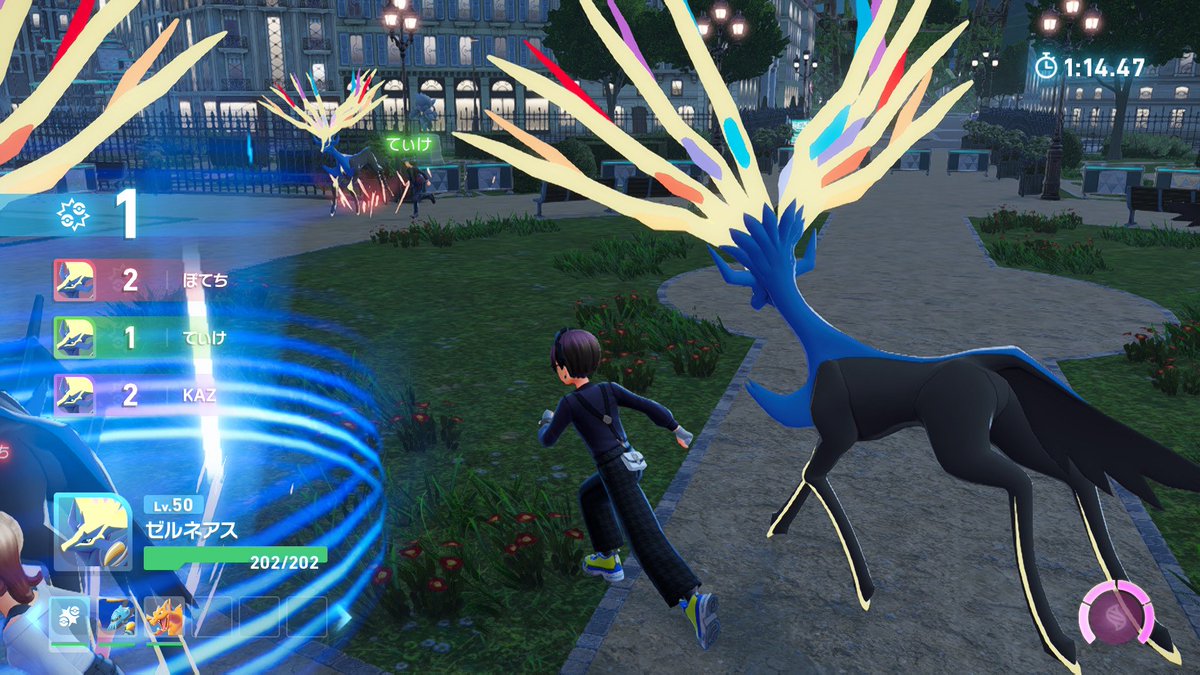The width and height of the screenshot is (1200, 675).
Task: Select the Poké Ball burst party slot
Action: pyautogui.click(x=71, y=617)
